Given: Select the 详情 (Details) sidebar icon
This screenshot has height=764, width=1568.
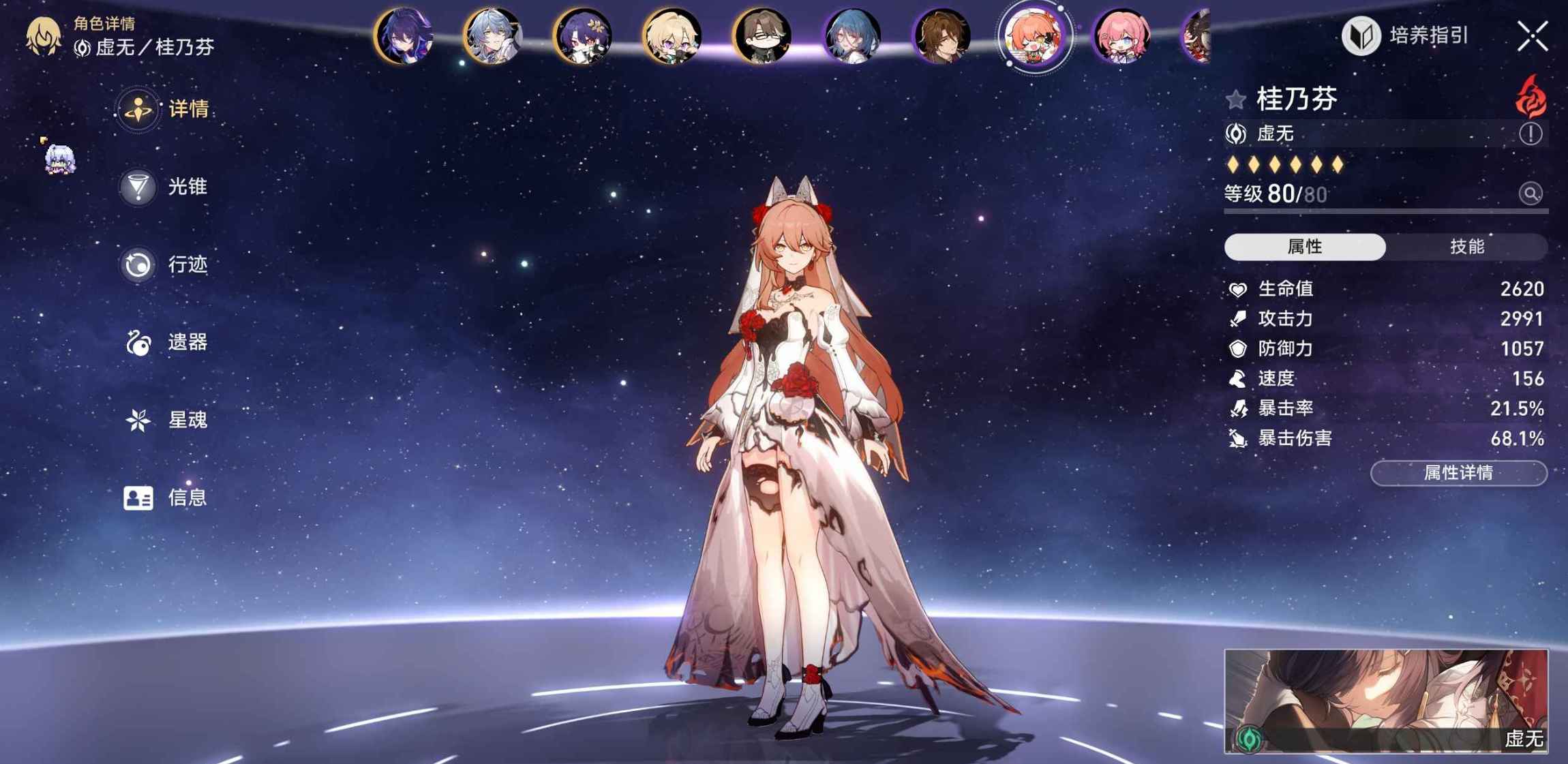Looking at the screenshot, I should [139, 111].
